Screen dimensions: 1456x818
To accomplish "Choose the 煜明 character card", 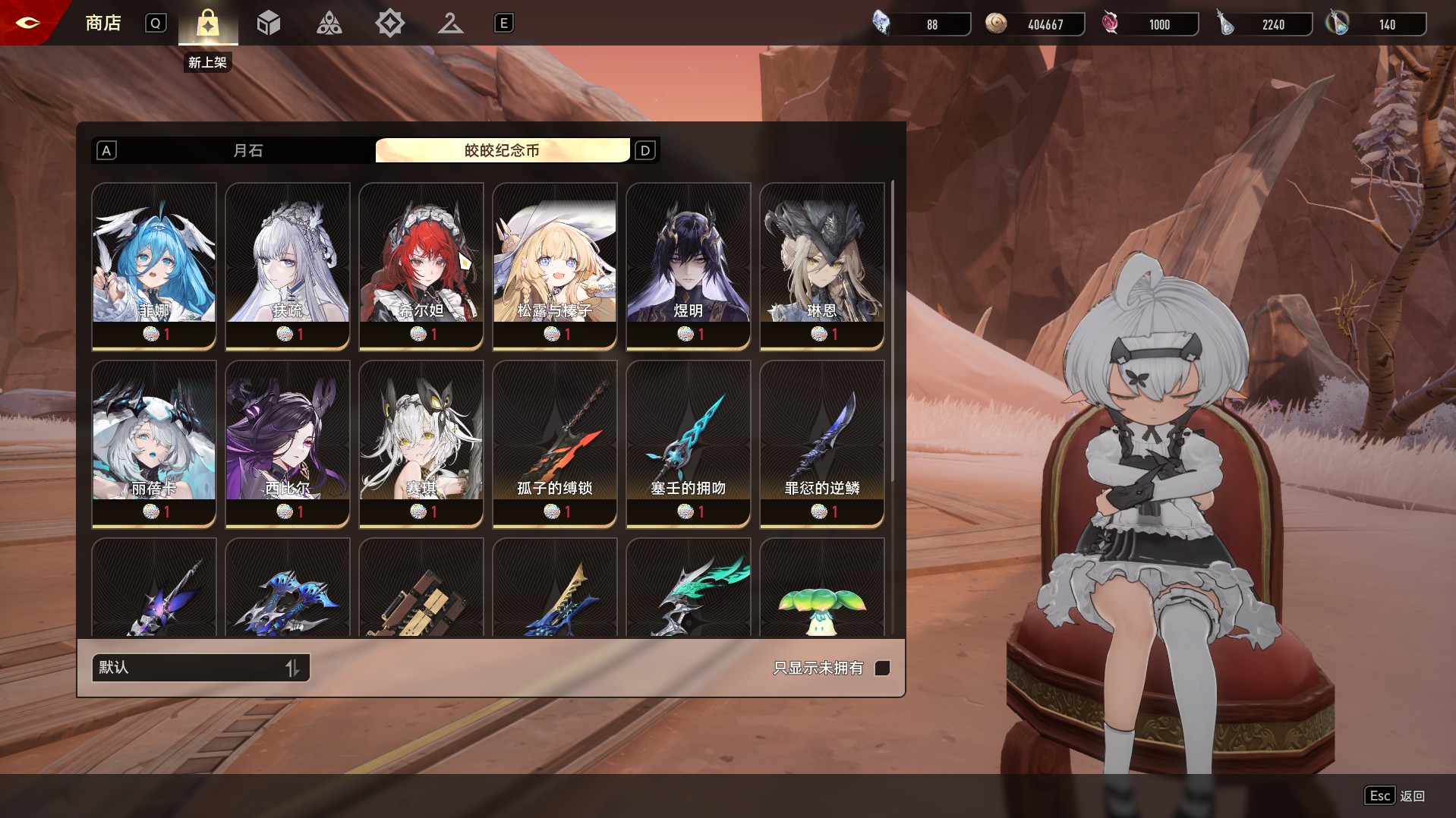I will tap(689, 266).
